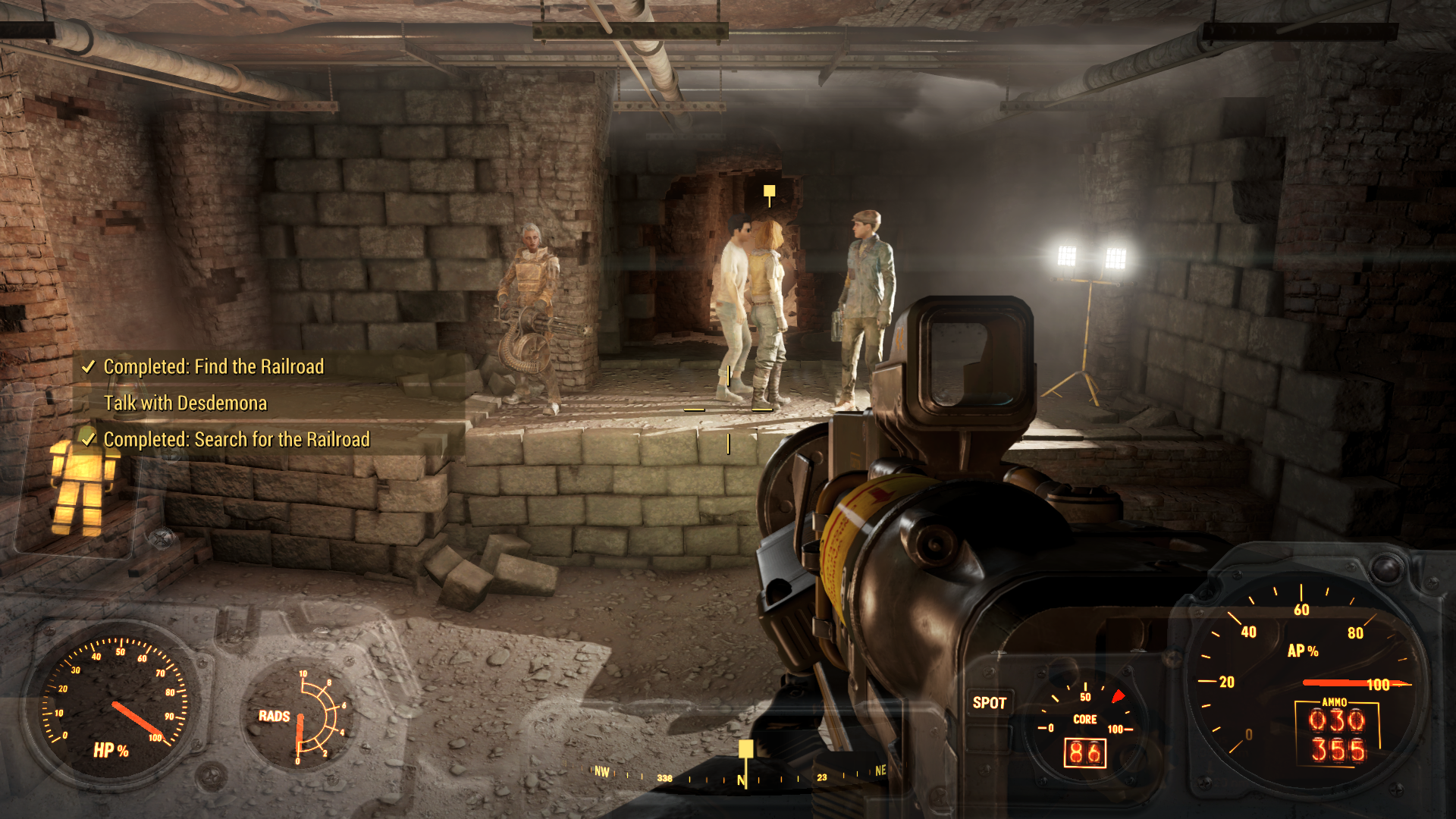Select the Talk with Desdemona objective
The width and height of the screenshot is (1456, 819).
pyautogui.click(x=185, y=403)
